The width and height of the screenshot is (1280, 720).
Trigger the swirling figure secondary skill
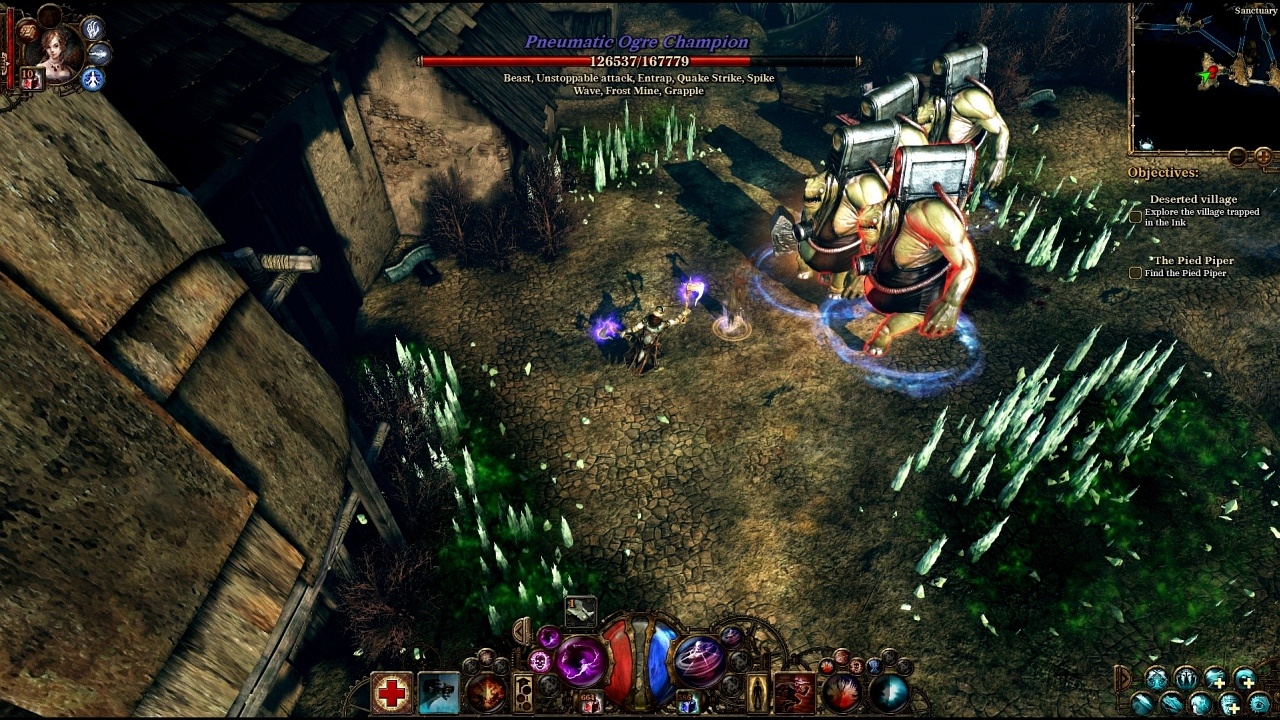[699, 660]
